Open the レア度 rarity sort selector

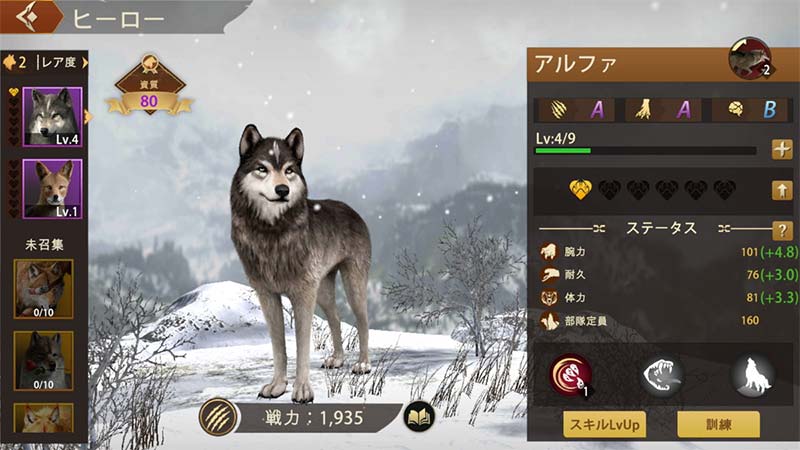pyautogui.click(x=45, y=62)
